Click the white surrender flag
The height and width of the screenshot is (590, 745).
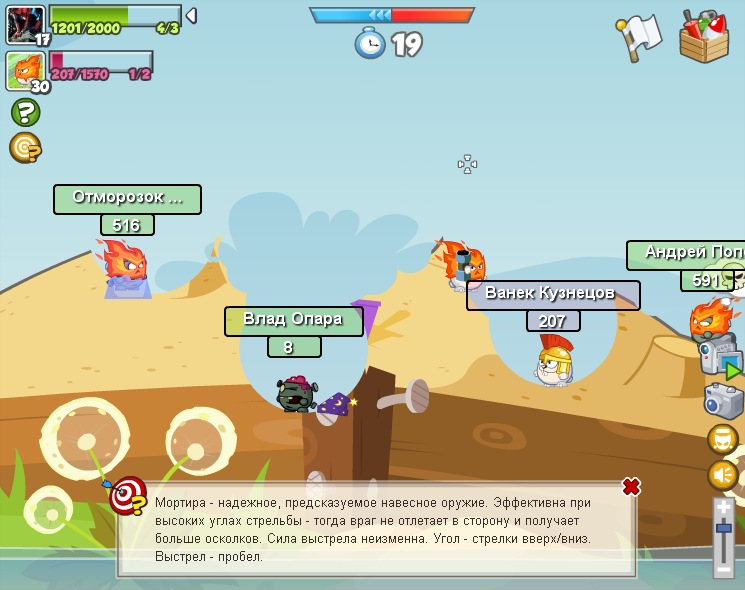tap(640, 38)
